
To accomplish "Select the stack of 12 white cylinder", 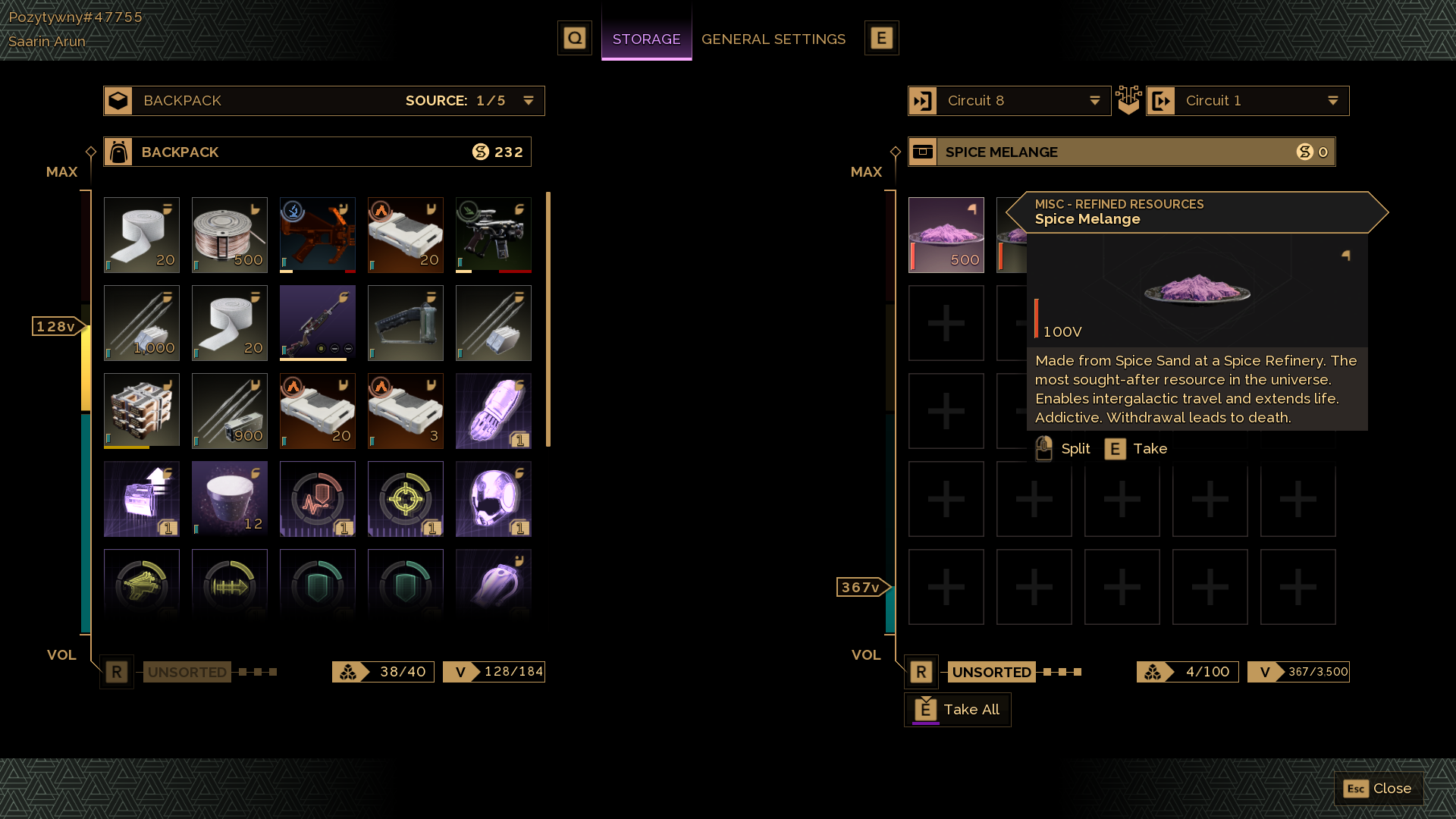I will point(229,499).
